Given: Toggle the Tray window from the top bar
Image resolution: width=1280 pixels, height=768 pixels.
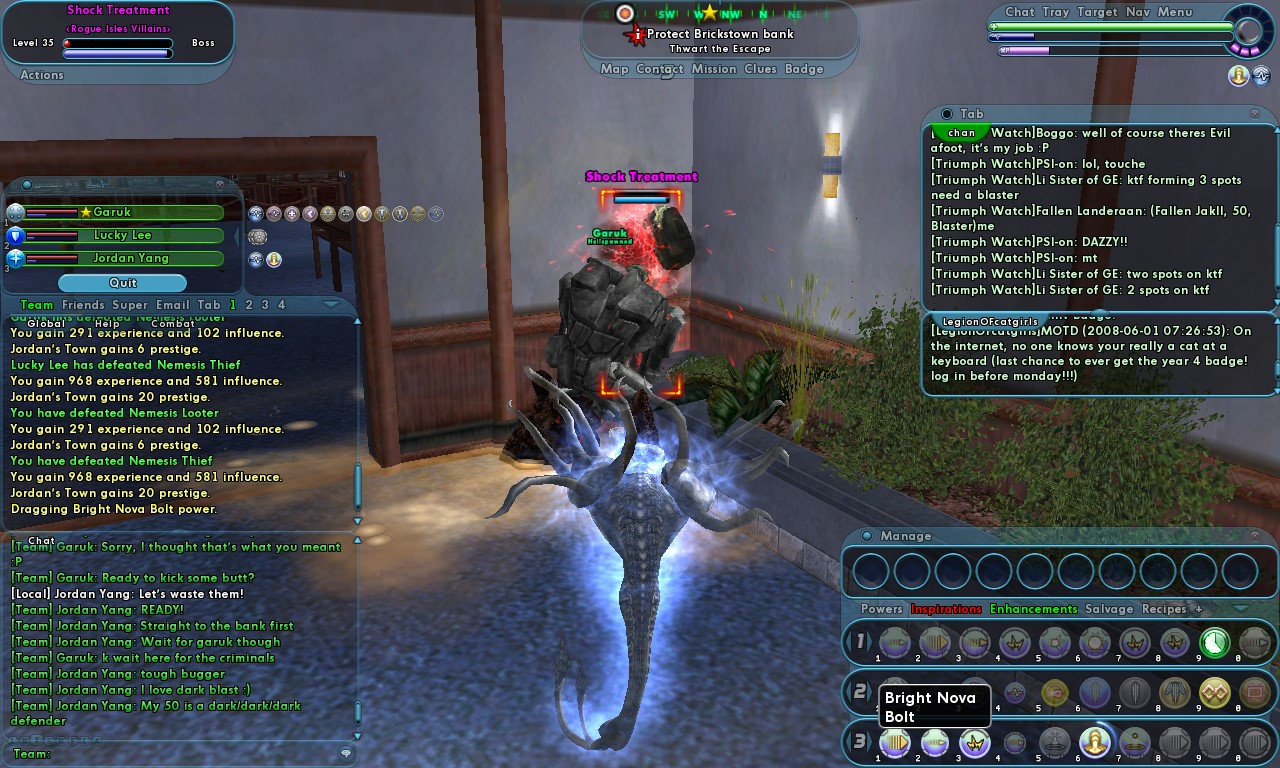Looking at the screenshot, I should 1055,12.
